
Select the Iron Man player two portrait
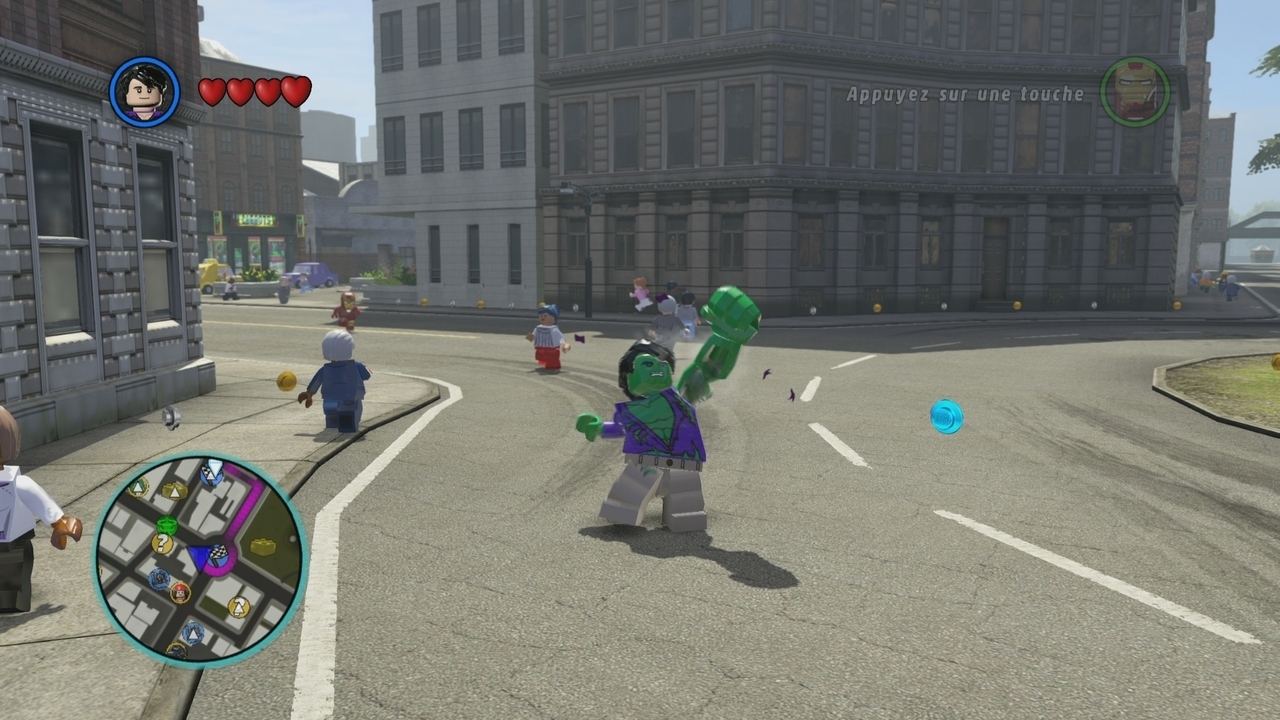[x=1135, y=92]
